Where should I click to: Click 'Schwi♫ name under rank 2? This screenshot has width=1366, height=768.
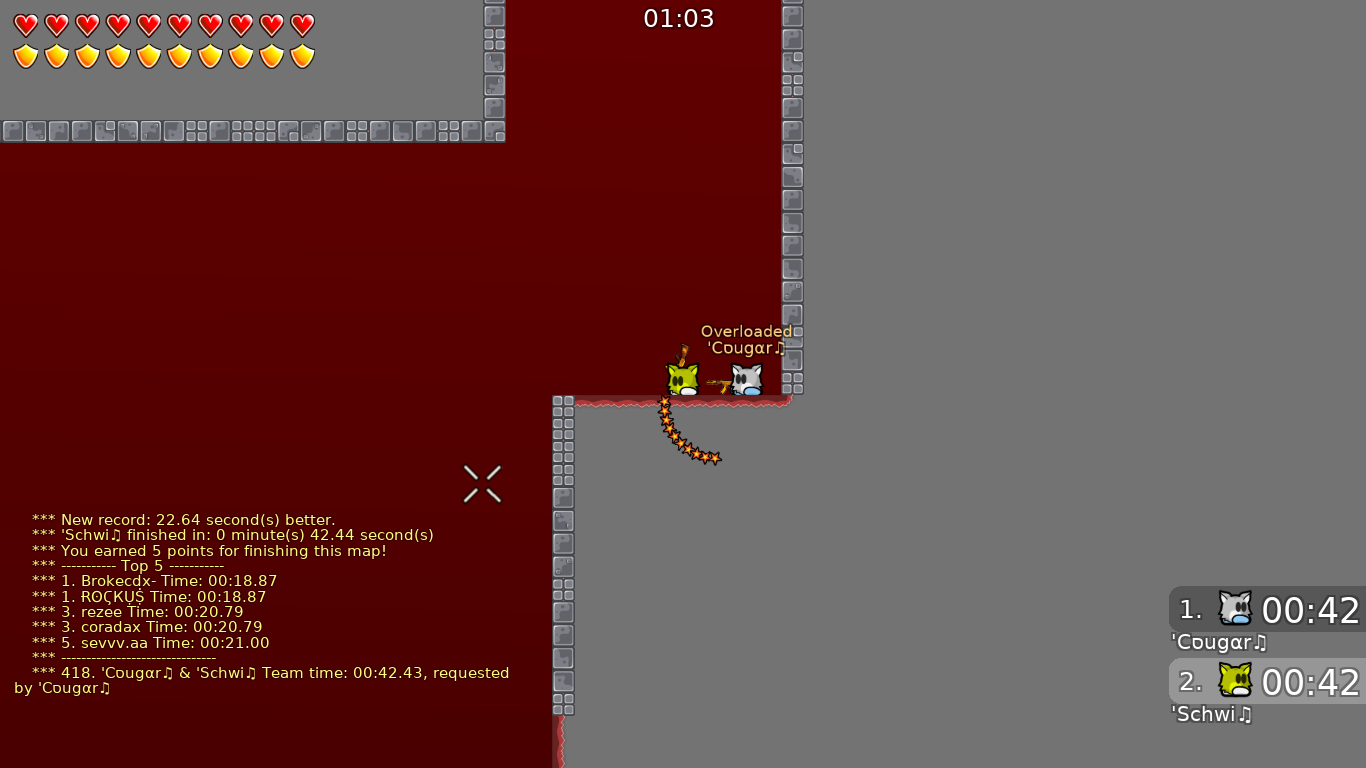point(1211,714)
